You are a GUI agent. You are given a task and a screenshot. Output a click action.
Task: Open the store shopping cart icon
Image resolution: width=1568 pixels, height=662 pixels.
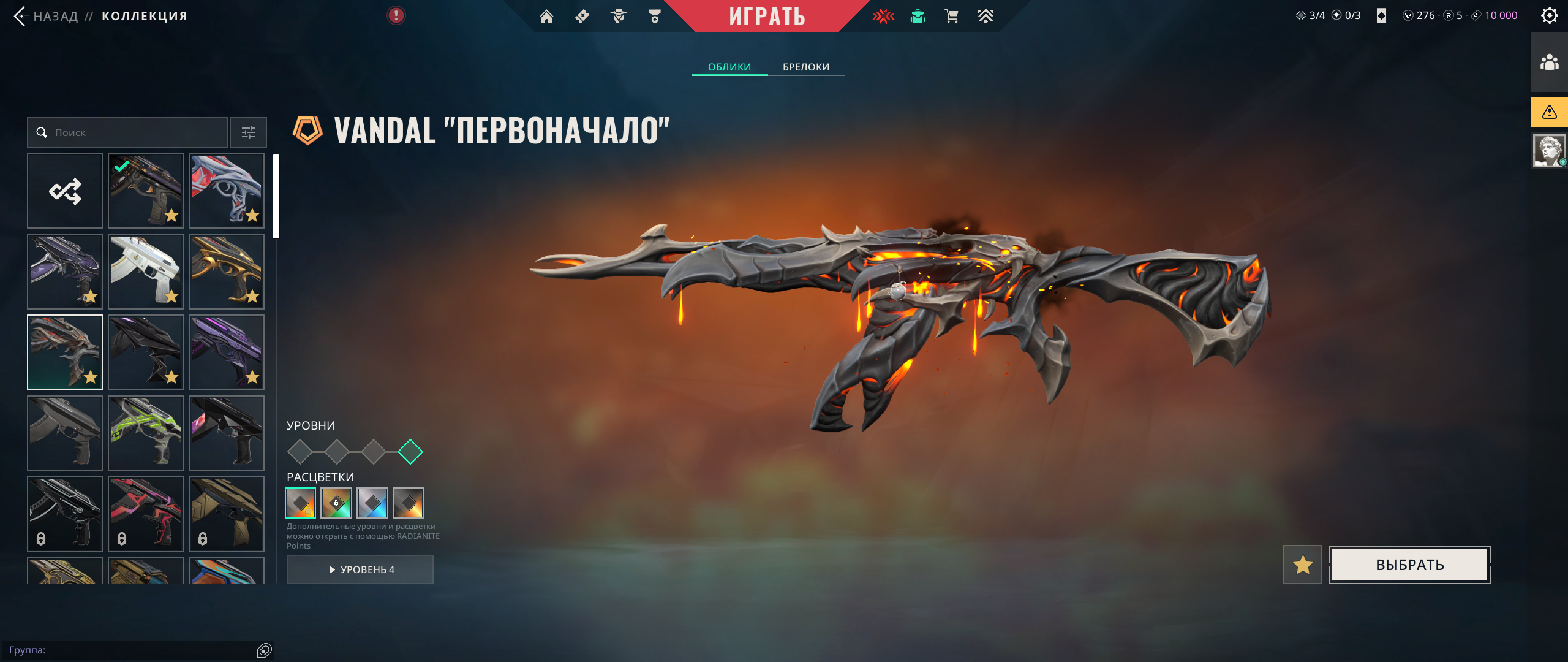click(x=951, y=17)
